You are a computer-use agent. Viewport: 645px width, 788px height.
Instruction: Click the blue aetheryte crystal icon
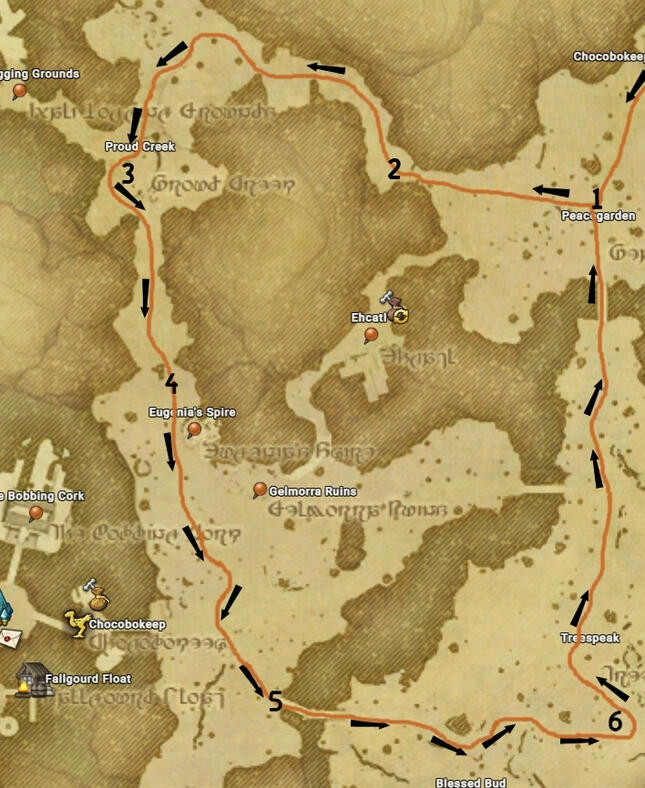3,604
